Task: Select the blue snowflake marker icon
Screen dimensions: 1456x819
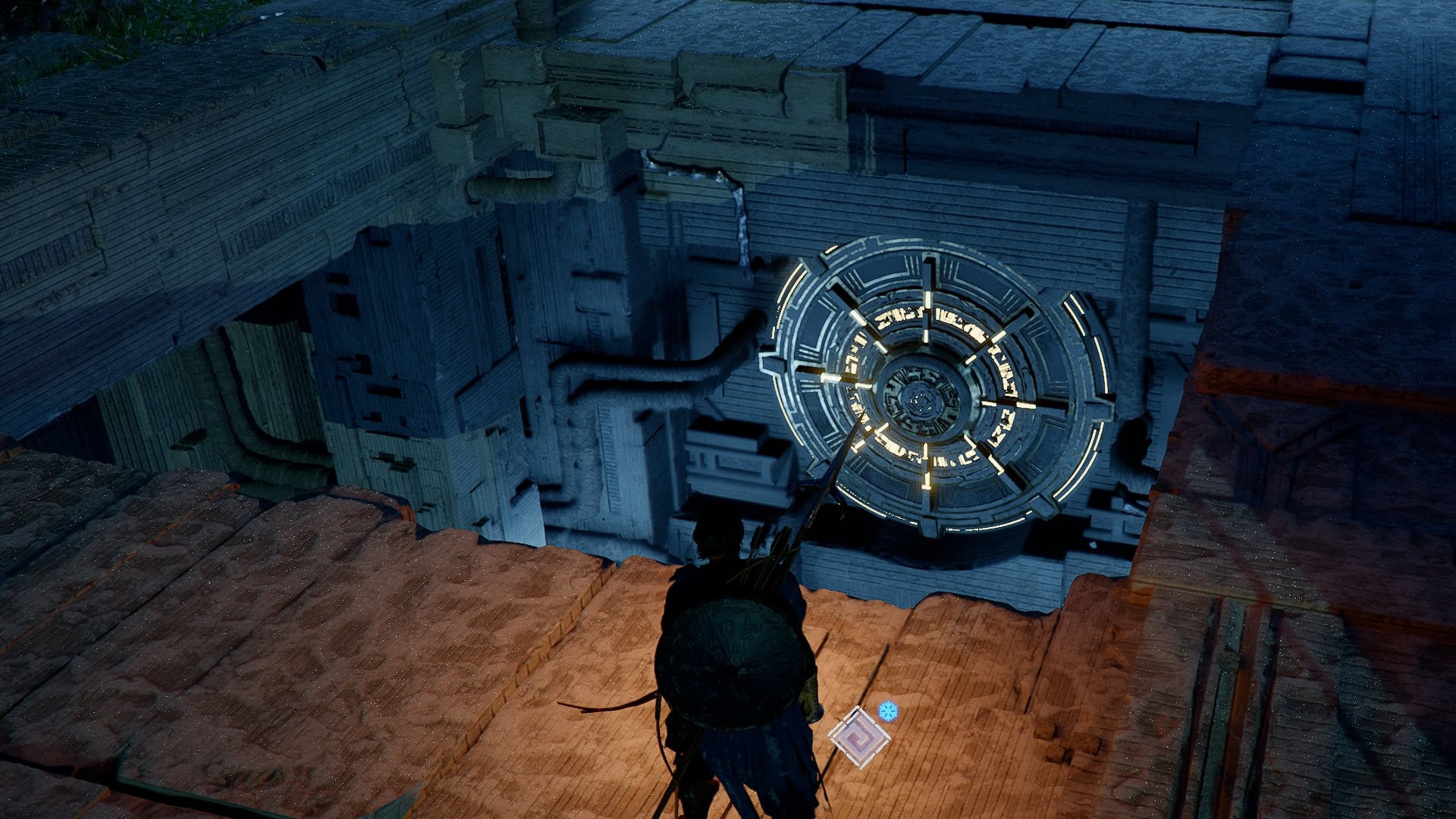Action: coord(887,711)
